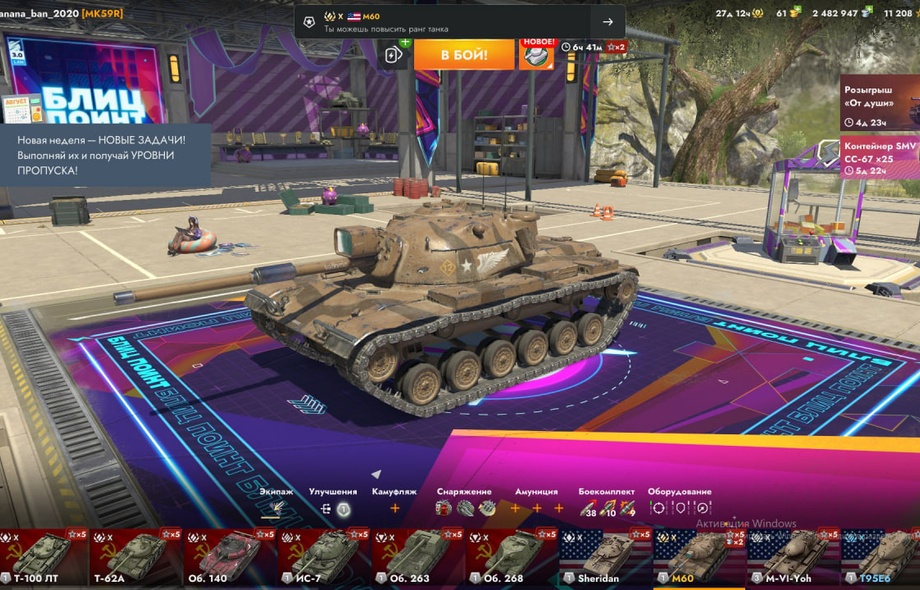The height and width of the screenshot is (590, 920).
Task: Start a battle with the В БОЙ! button
Action: [464, 54]
